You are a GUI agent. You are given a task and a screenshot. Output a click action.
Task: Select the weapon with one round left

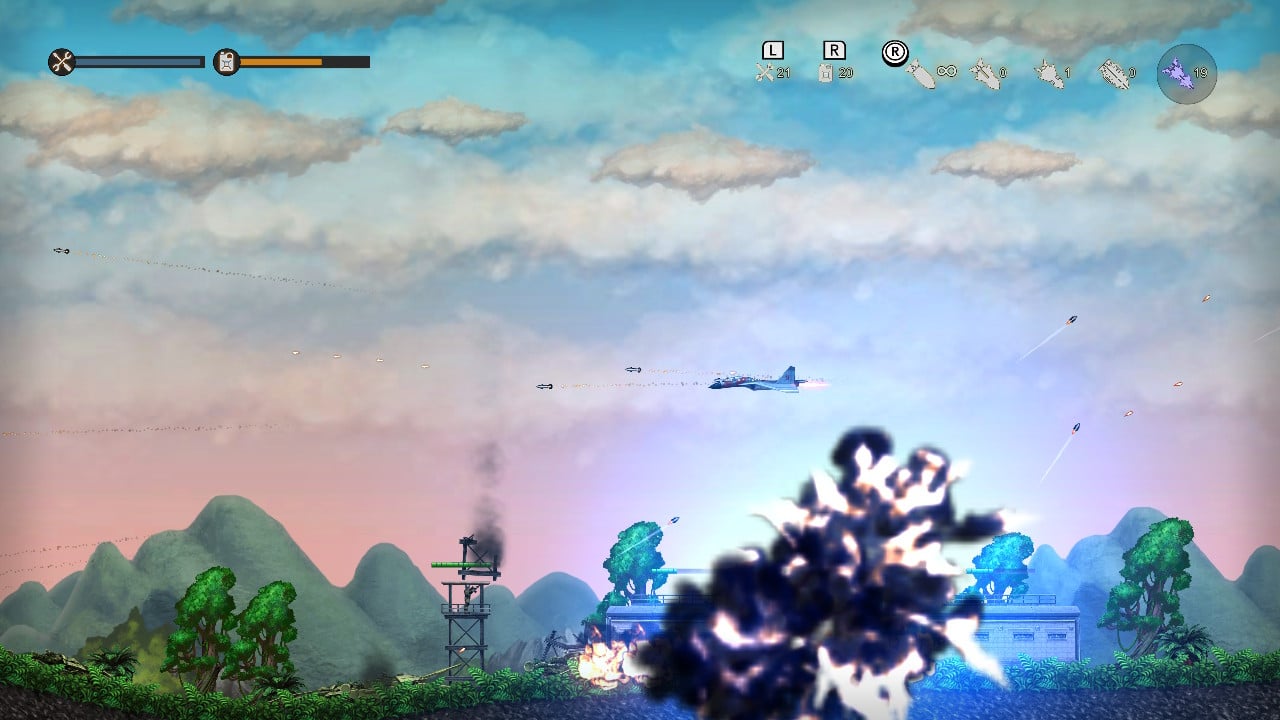[x=1047, y=73]
